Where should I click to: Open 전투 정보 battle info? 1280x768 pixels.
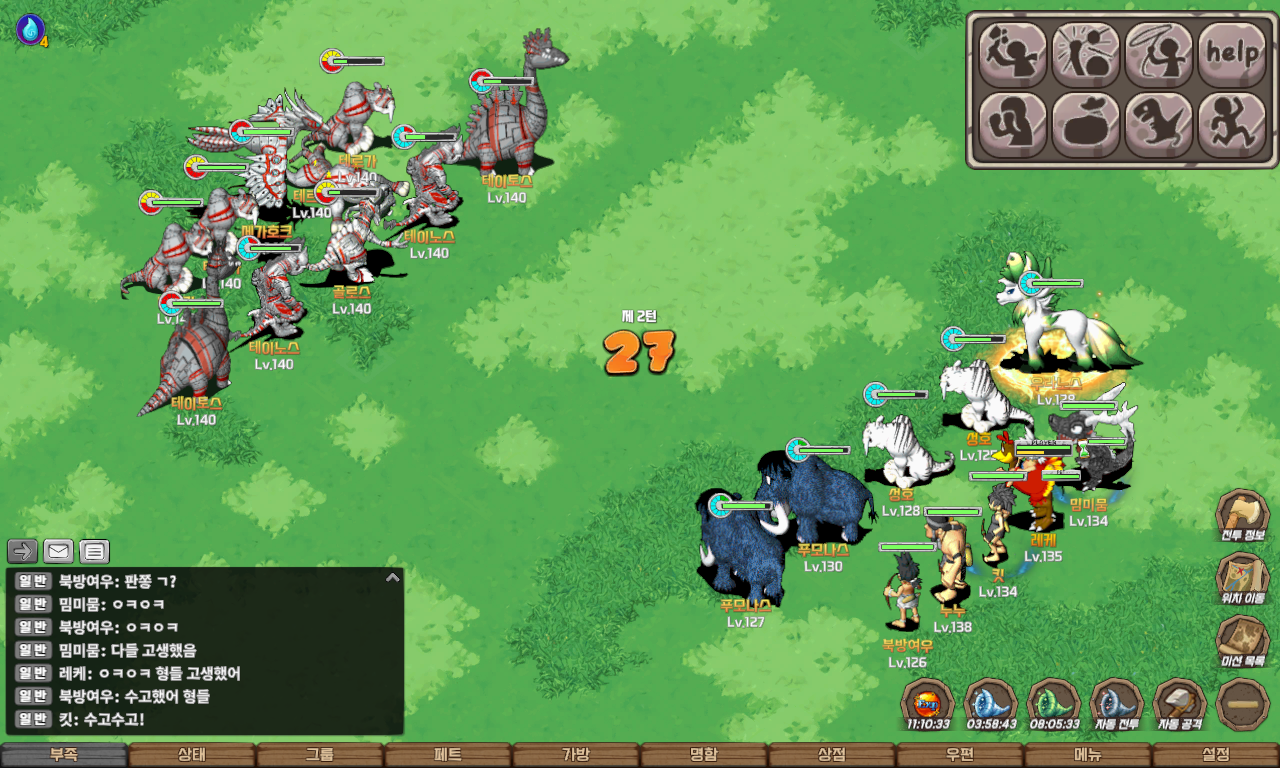click(x=1242, y=516)
